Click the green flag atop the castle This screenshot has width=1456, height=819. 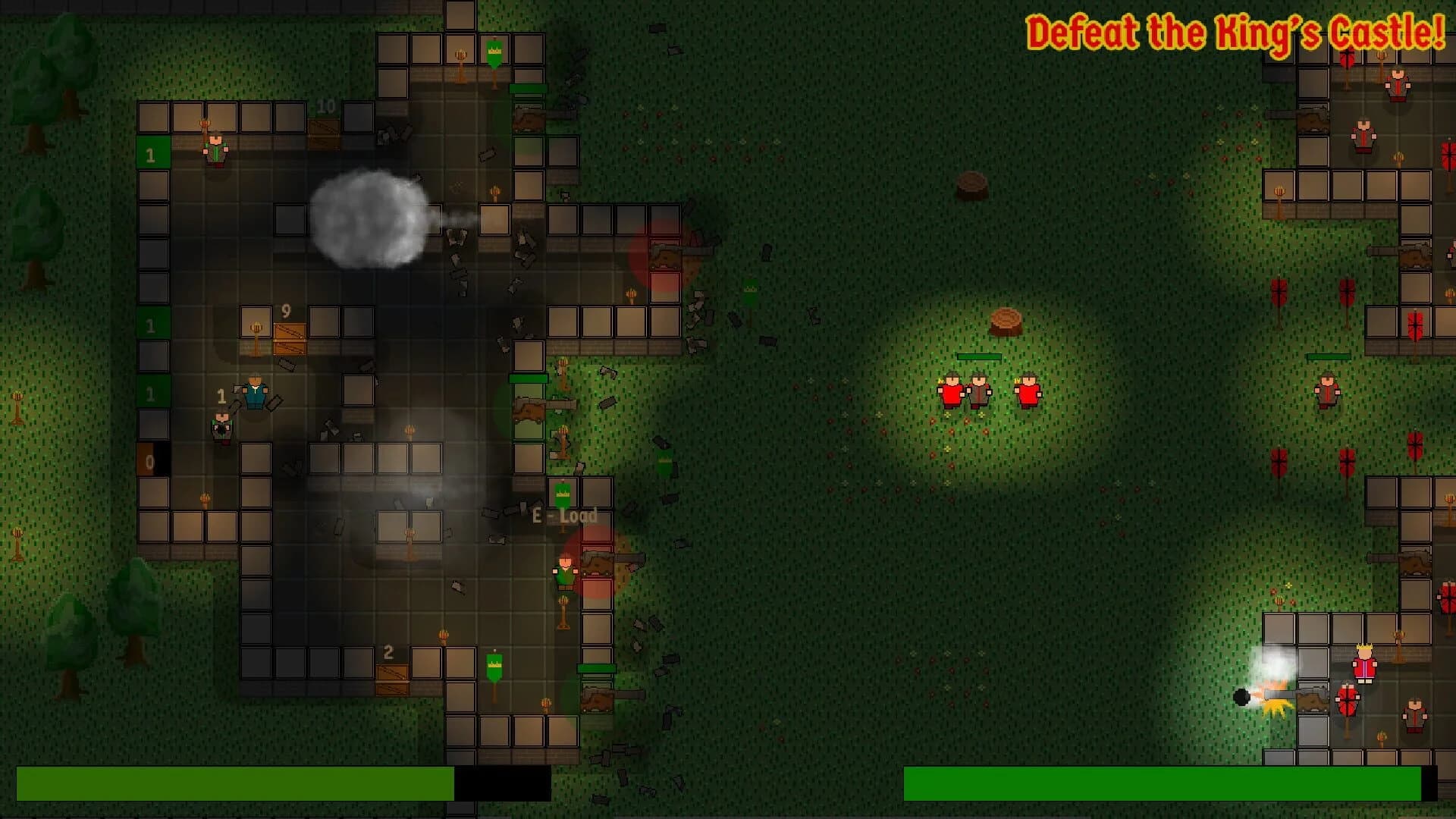click(494, 52)
